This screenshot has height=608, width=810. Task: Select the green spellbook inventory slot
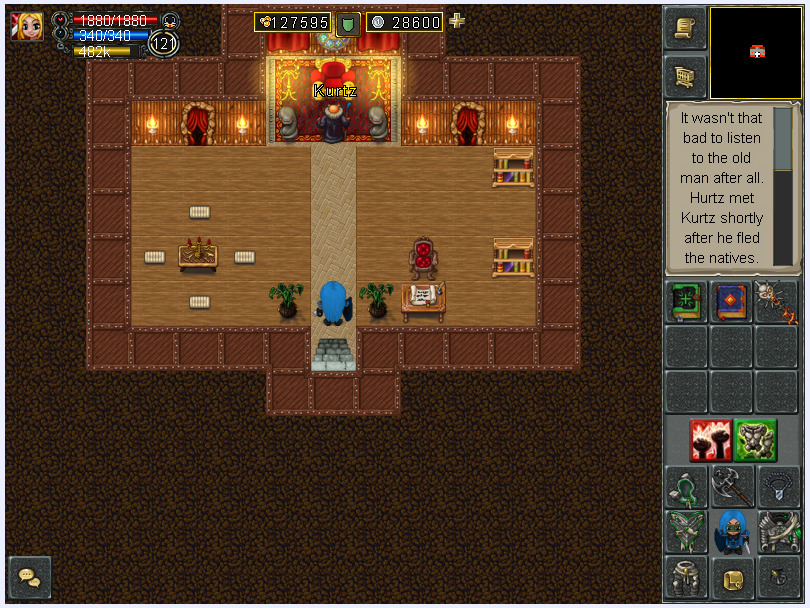(686, 302)
